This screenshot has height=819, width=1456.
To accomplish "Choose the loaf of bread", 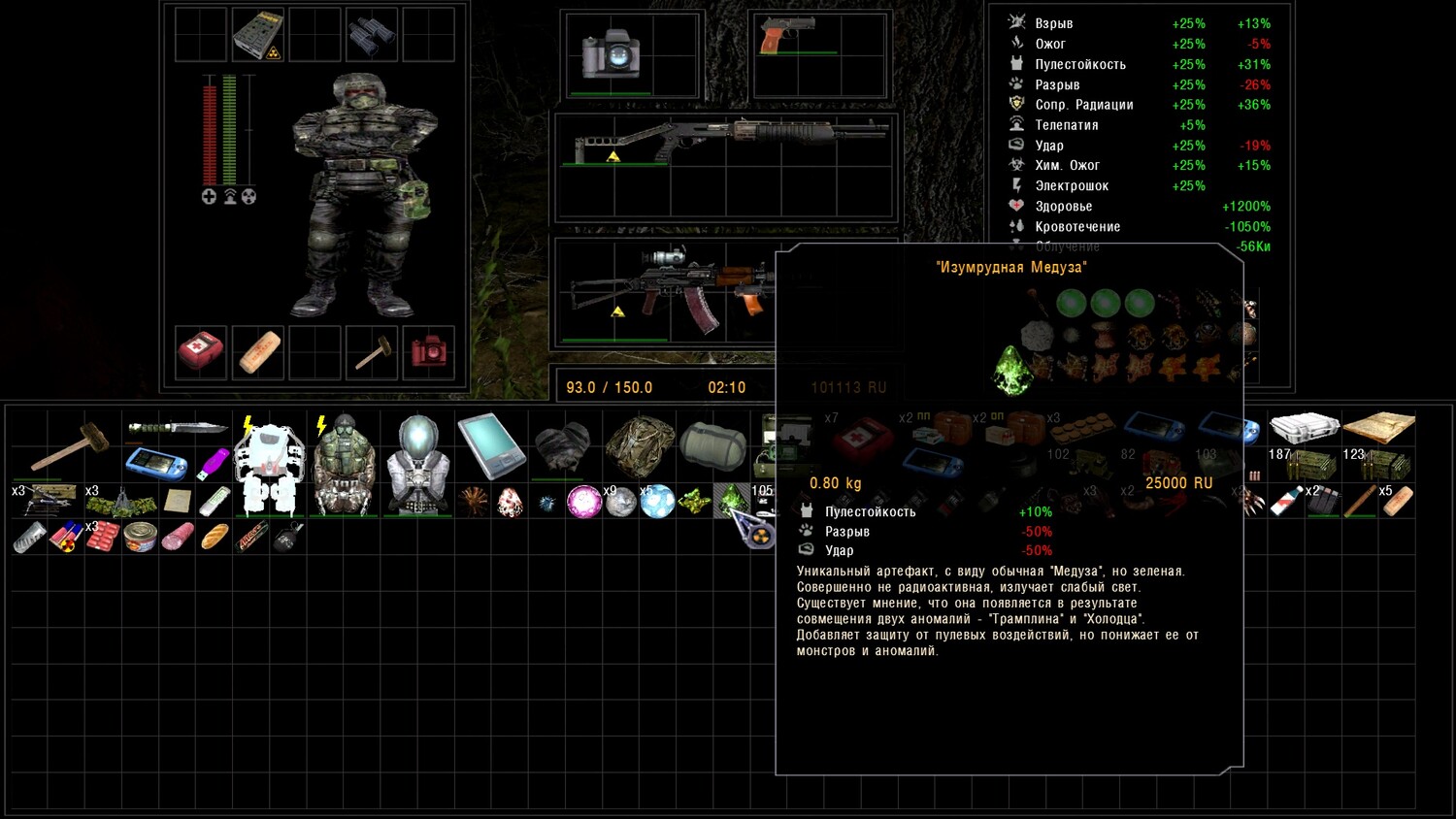I will [215, 537].
